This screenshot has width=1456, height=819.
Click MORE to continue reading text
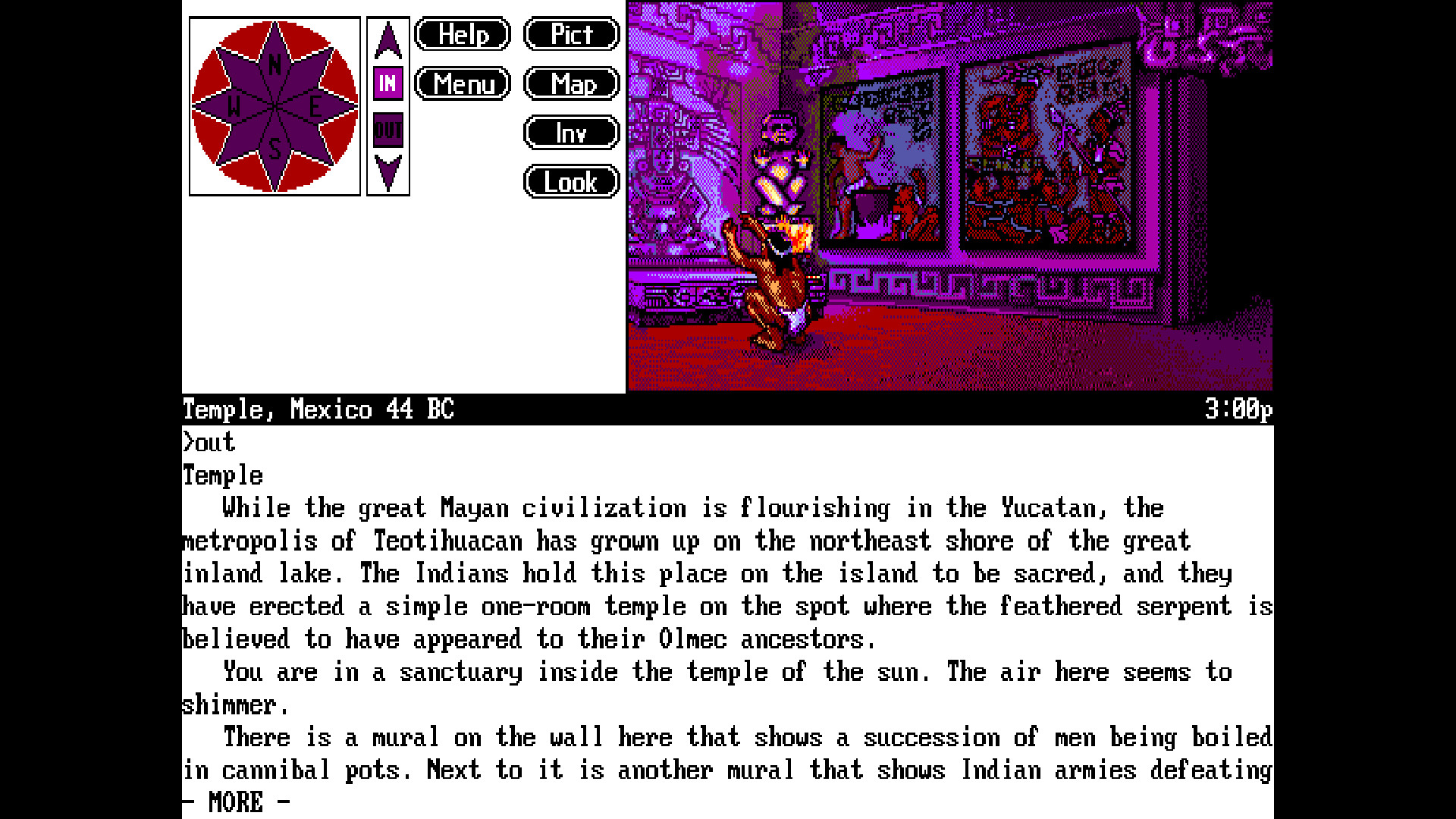(x=233, y=801)
